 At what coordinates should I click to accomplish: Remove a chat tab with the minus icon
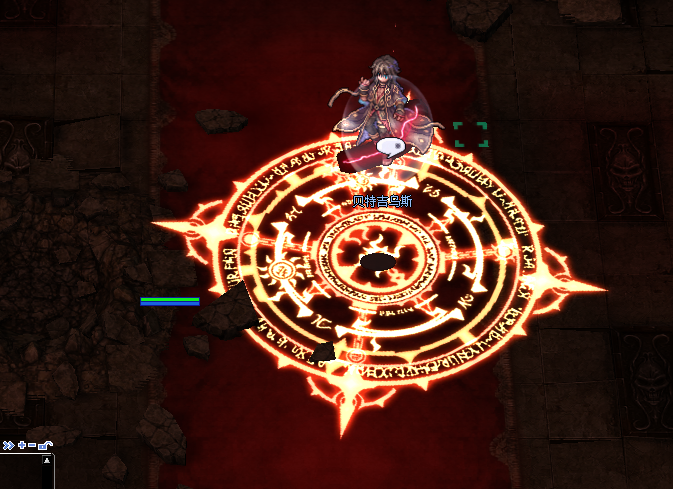[32, 445]
